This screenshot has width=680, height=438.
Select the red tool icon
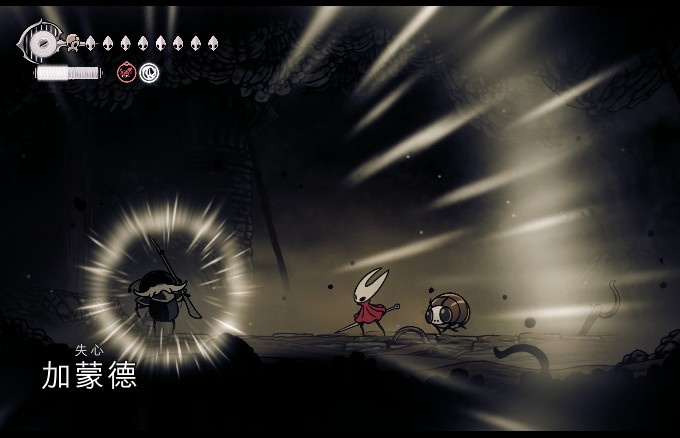[127, 71]
